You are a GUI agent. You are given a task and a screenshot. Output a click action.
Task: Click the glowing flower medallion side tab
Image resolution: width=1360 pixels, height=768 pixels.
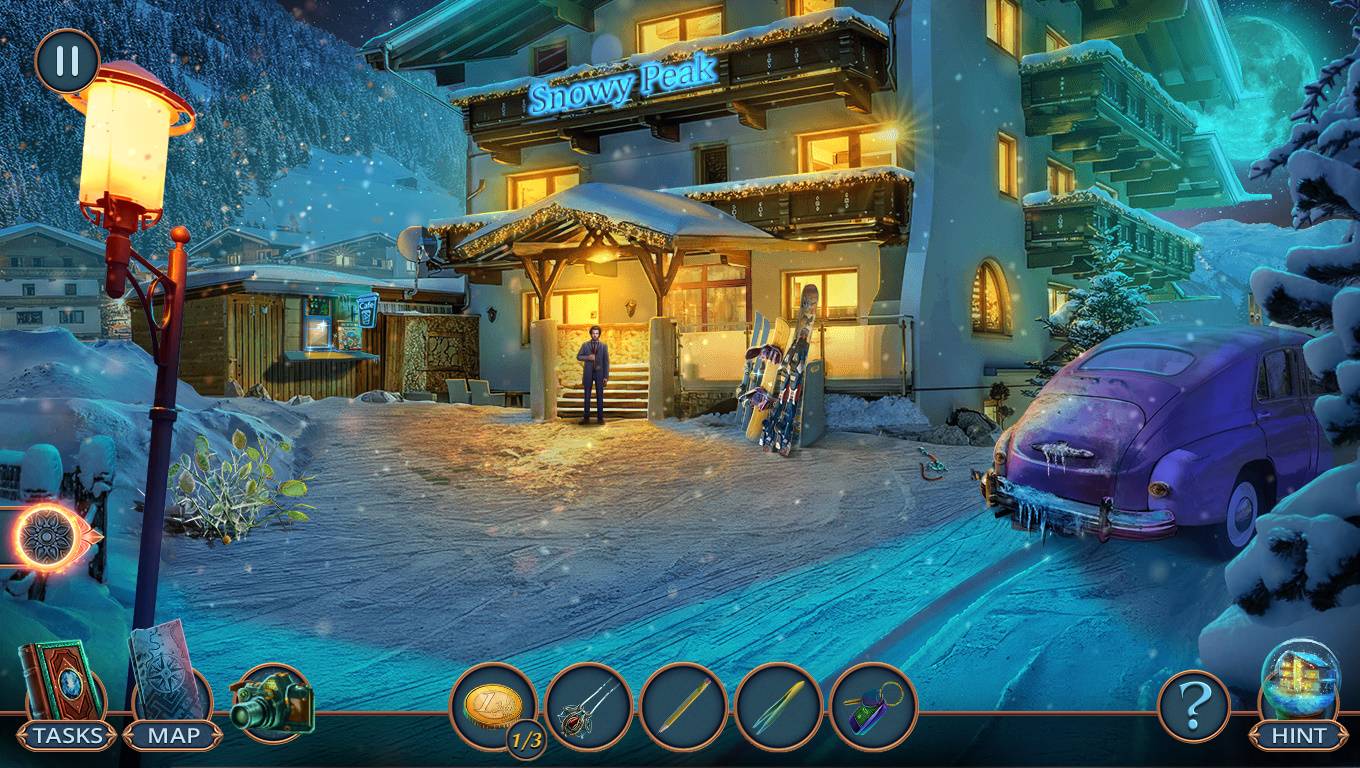tap(47, 537)
